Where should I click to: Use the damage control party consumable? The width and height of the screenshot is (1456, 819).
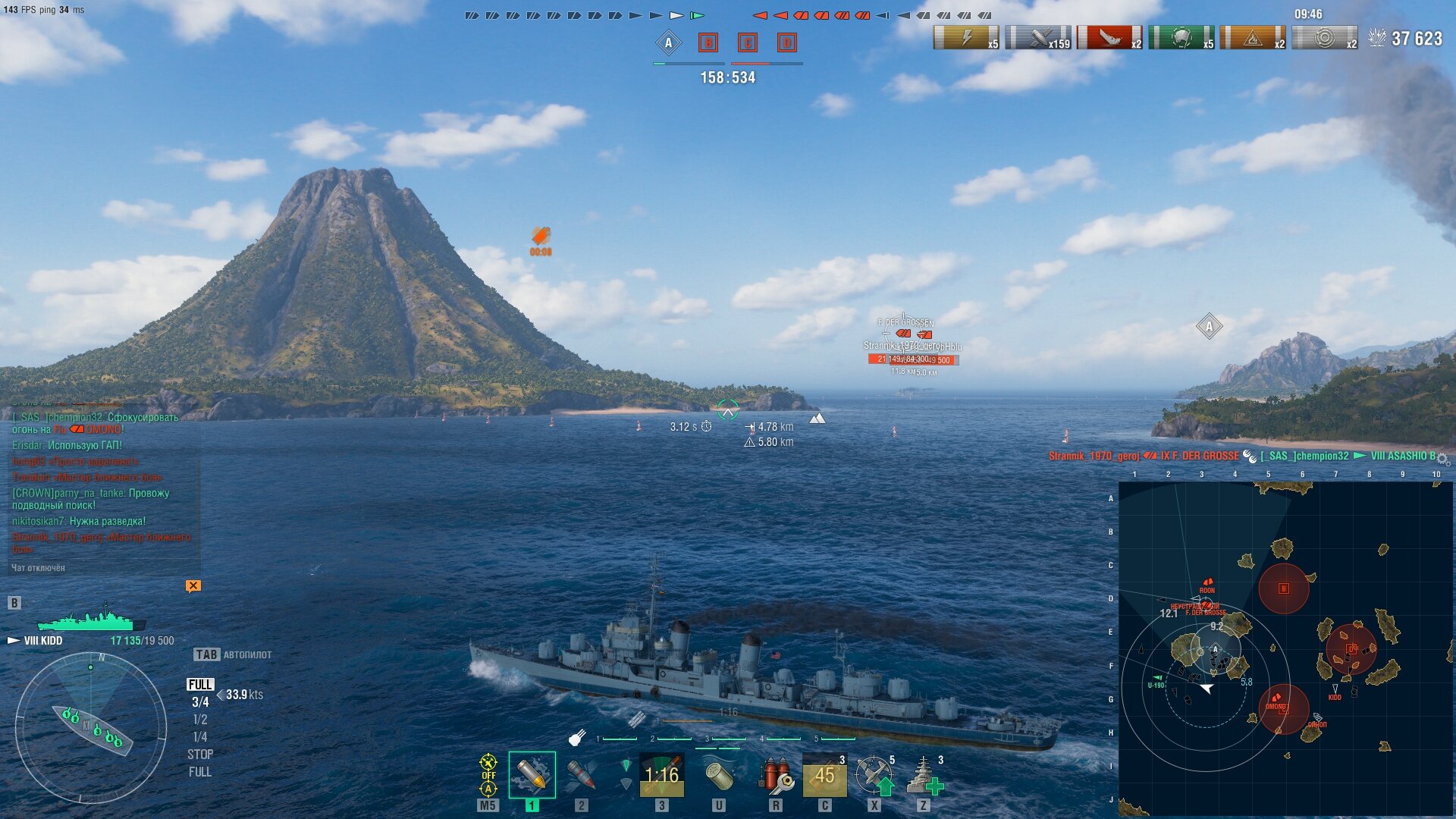775,775
